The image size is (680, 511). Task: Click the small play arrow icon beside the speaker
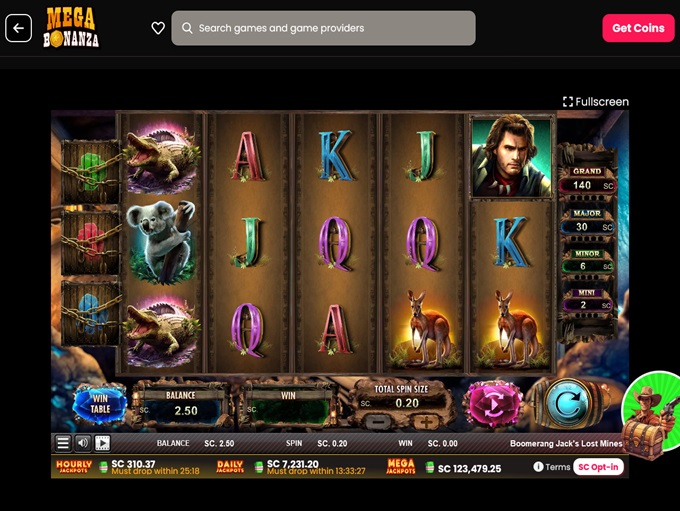click(102, 443)
